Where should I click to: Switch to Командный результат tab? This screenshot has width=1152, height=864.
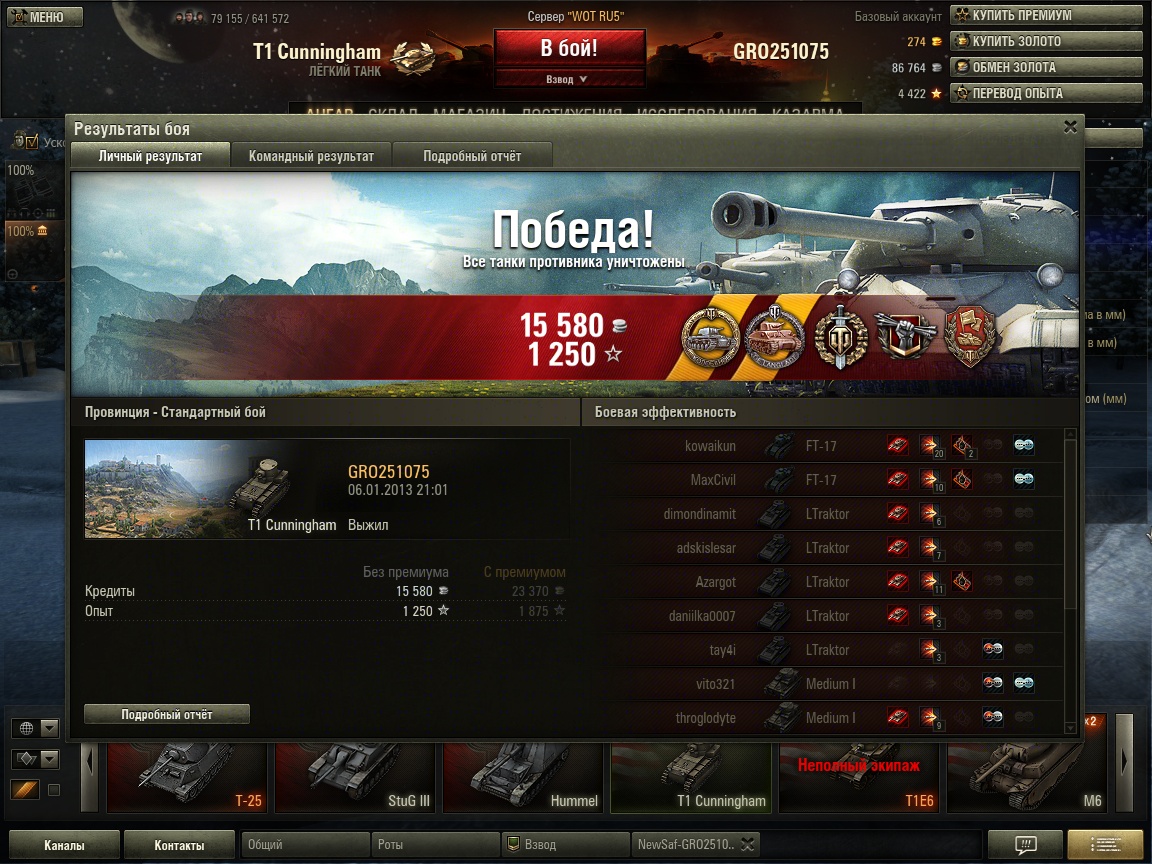coord(311,156)
